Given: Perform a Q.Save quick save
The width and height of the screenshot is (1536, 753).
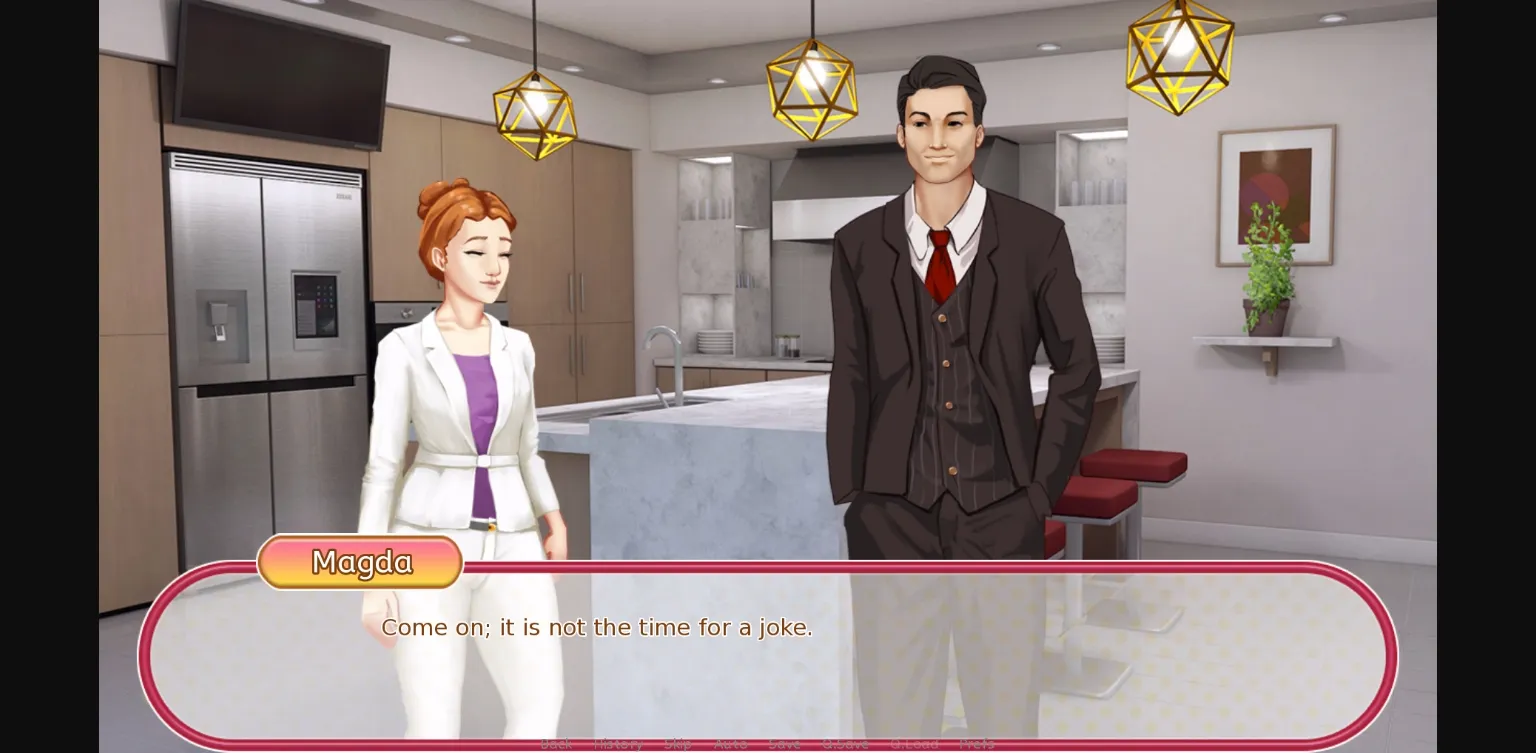Looking at the screenshot, I should [x=846, y=744].
